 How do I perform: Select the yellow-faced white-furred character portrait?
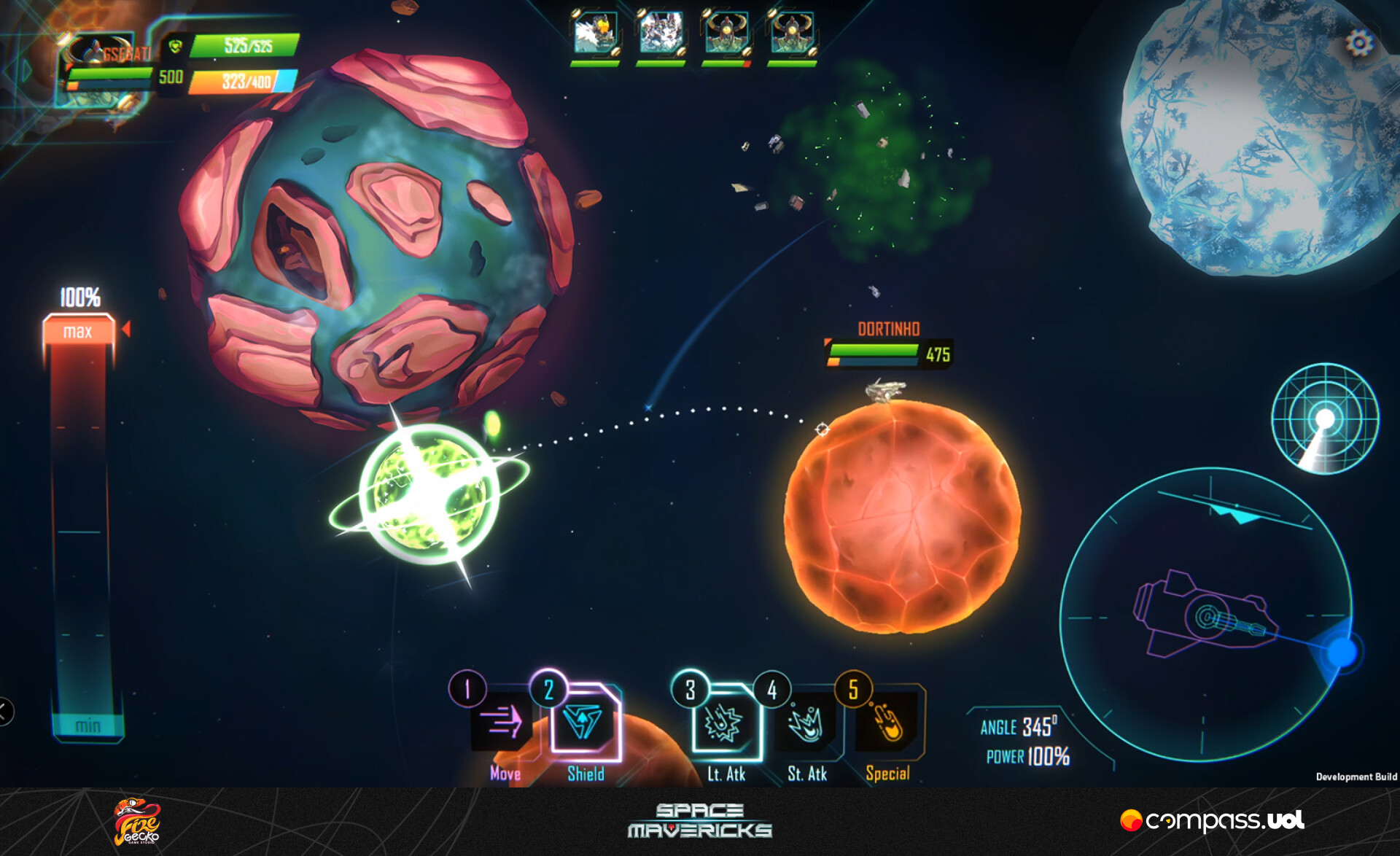click(x=595, y=33)
